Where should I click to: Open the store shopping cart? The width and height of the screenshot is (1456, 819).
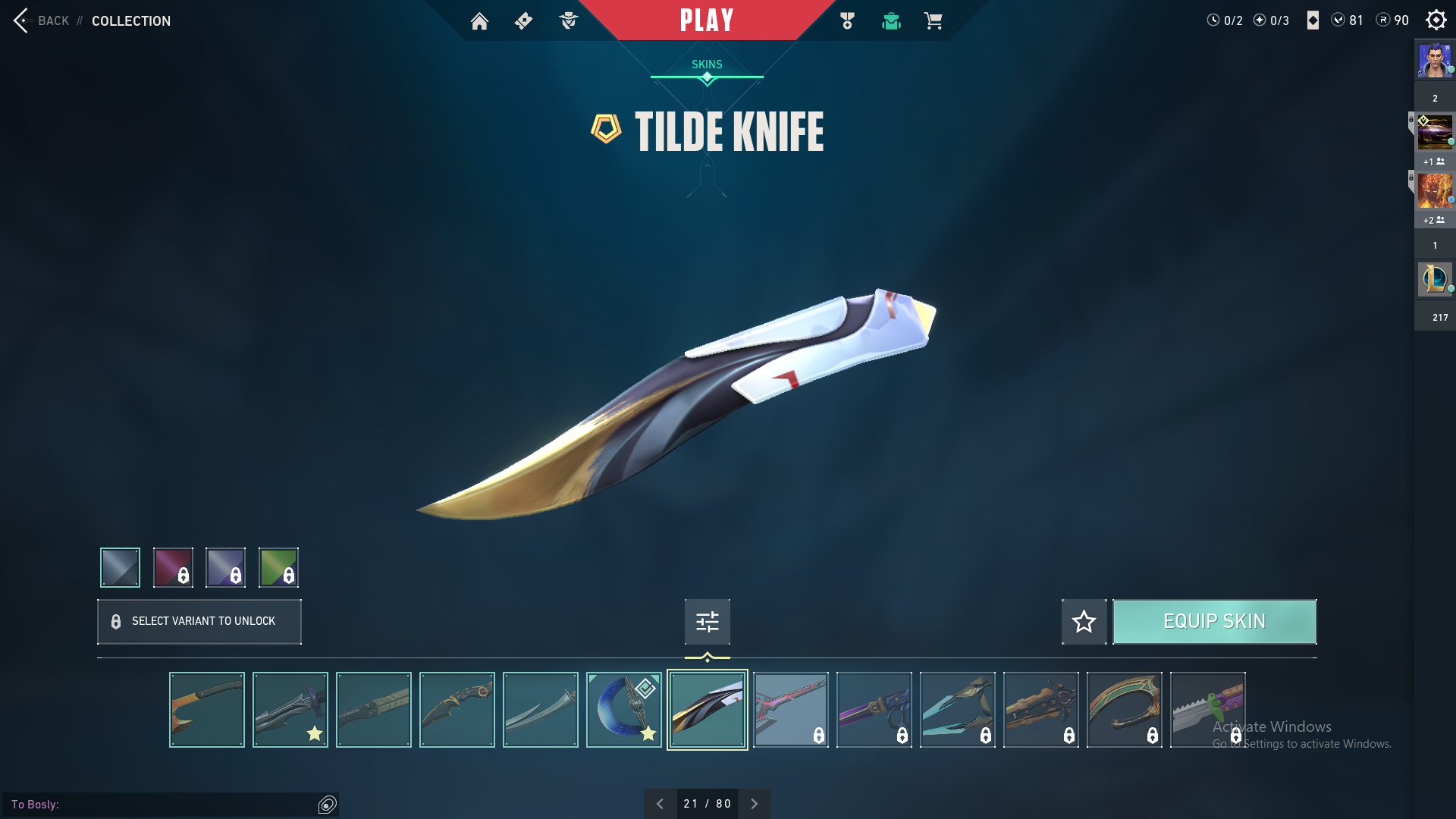tap(933, 21)
